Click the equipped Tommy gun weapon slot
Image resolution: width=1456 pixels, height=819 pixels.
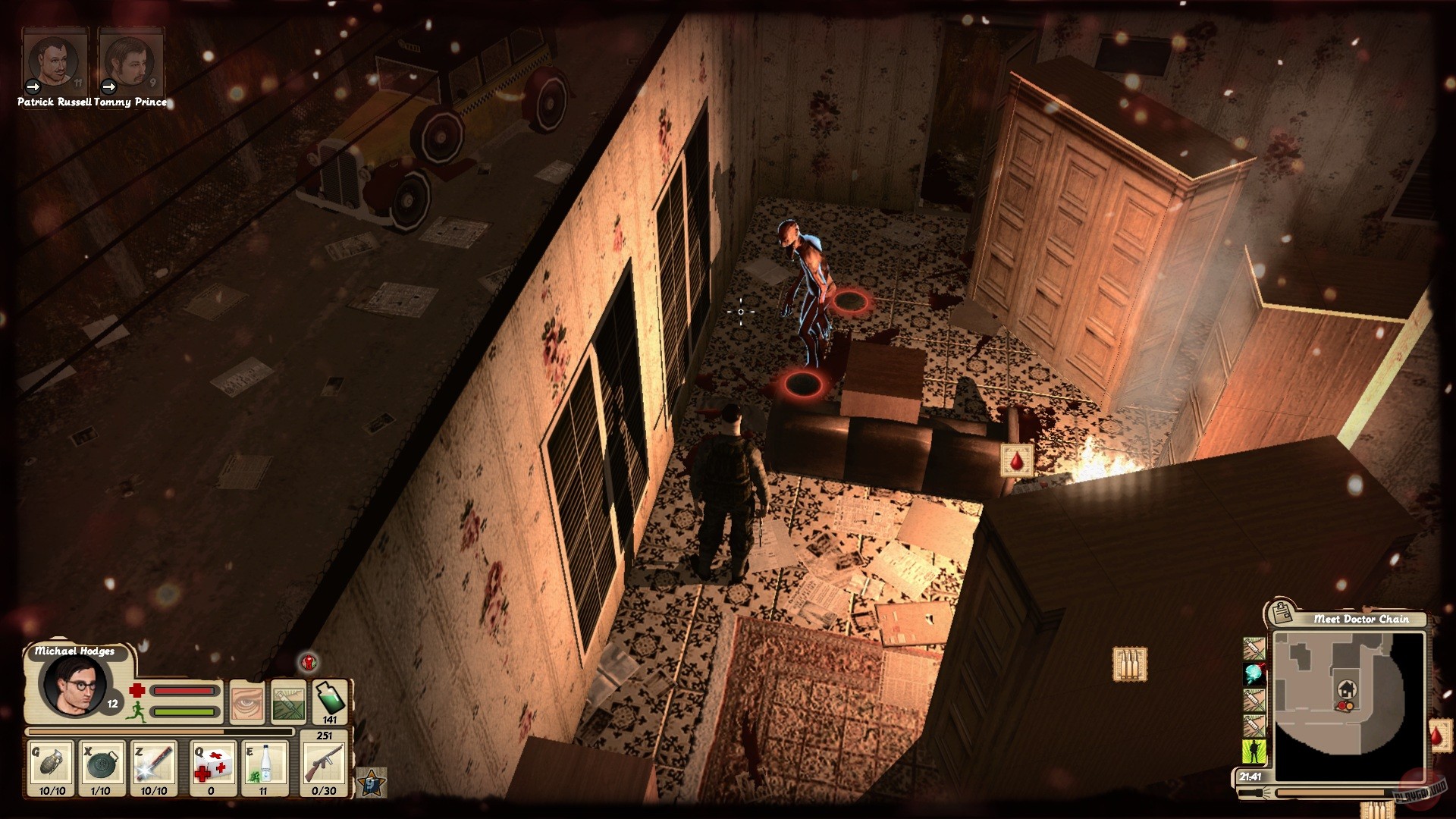[x=324, y=764]
